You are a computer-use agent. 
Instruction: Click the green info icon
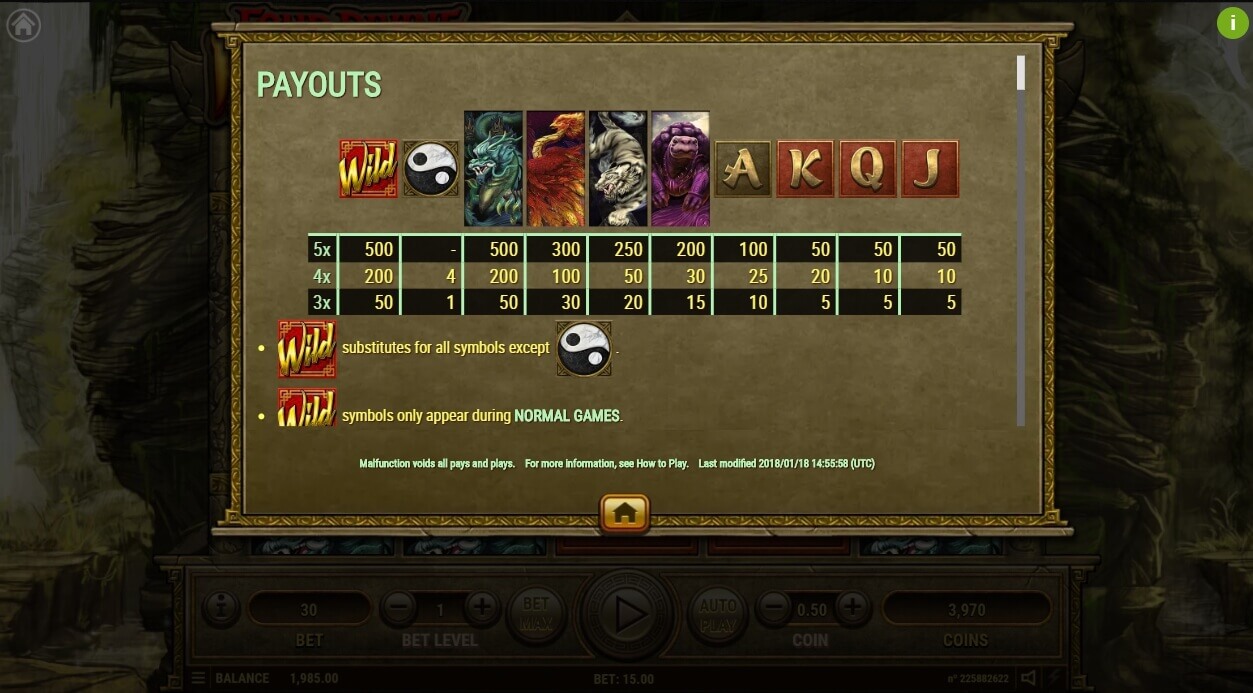[x=1231, y=23]
